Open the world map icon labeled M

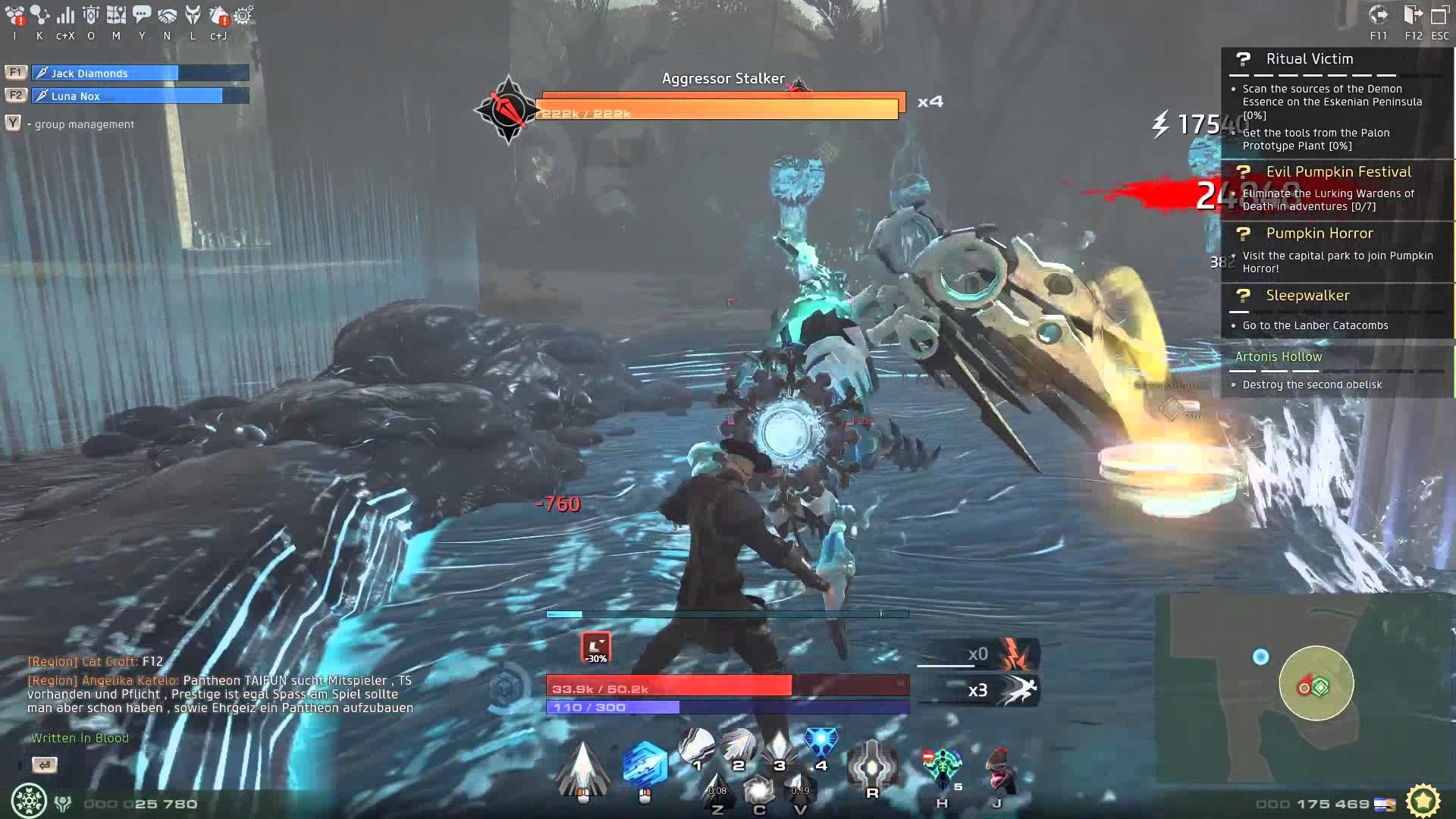pos(115,14)
